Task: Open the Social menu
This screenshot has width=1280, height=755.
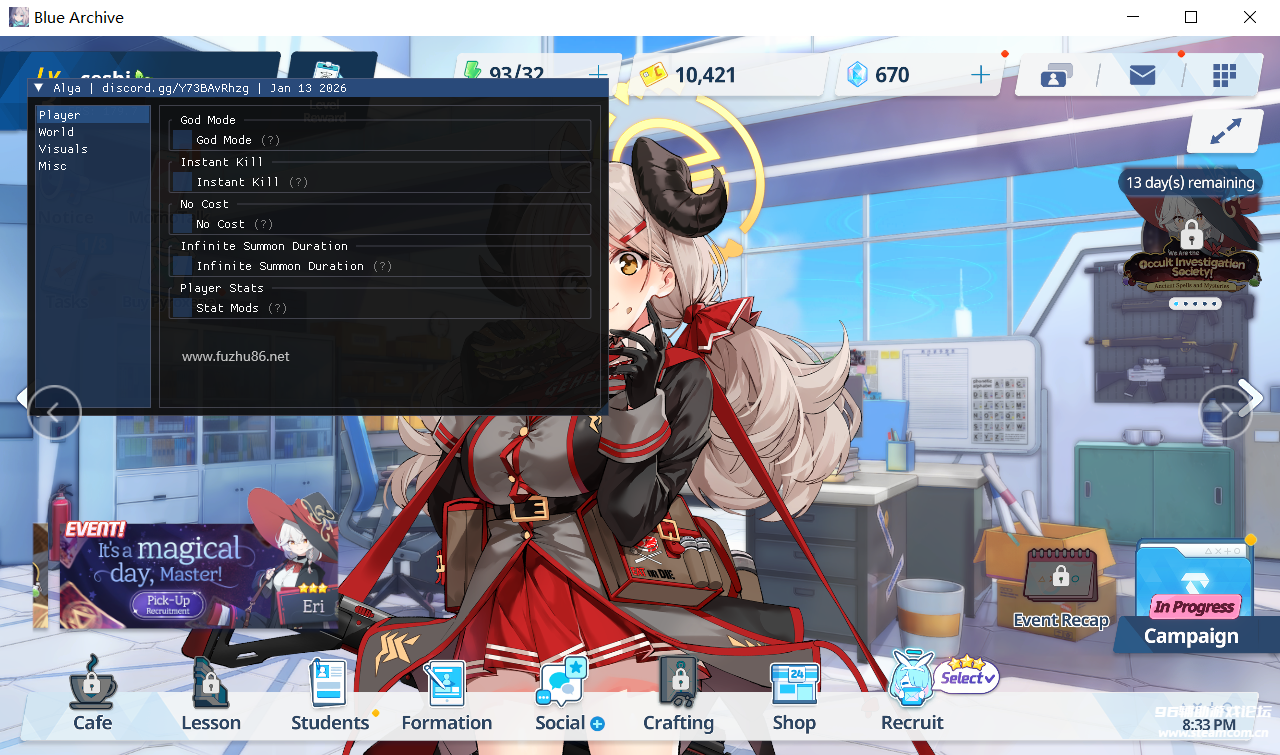Action: (562, 695)
